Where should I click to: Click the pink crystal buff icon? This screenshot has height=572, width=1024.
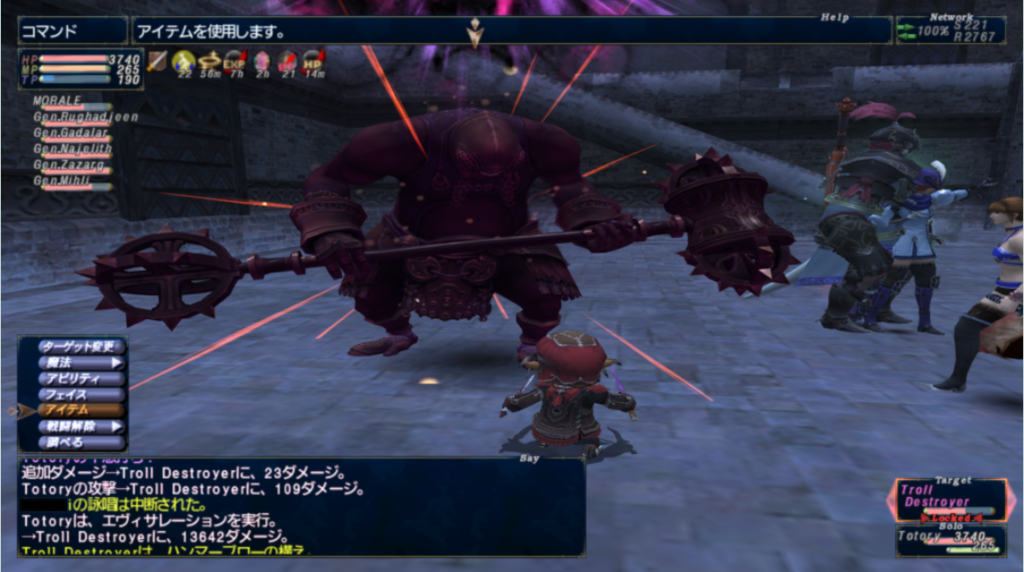[x=261, y=62]
